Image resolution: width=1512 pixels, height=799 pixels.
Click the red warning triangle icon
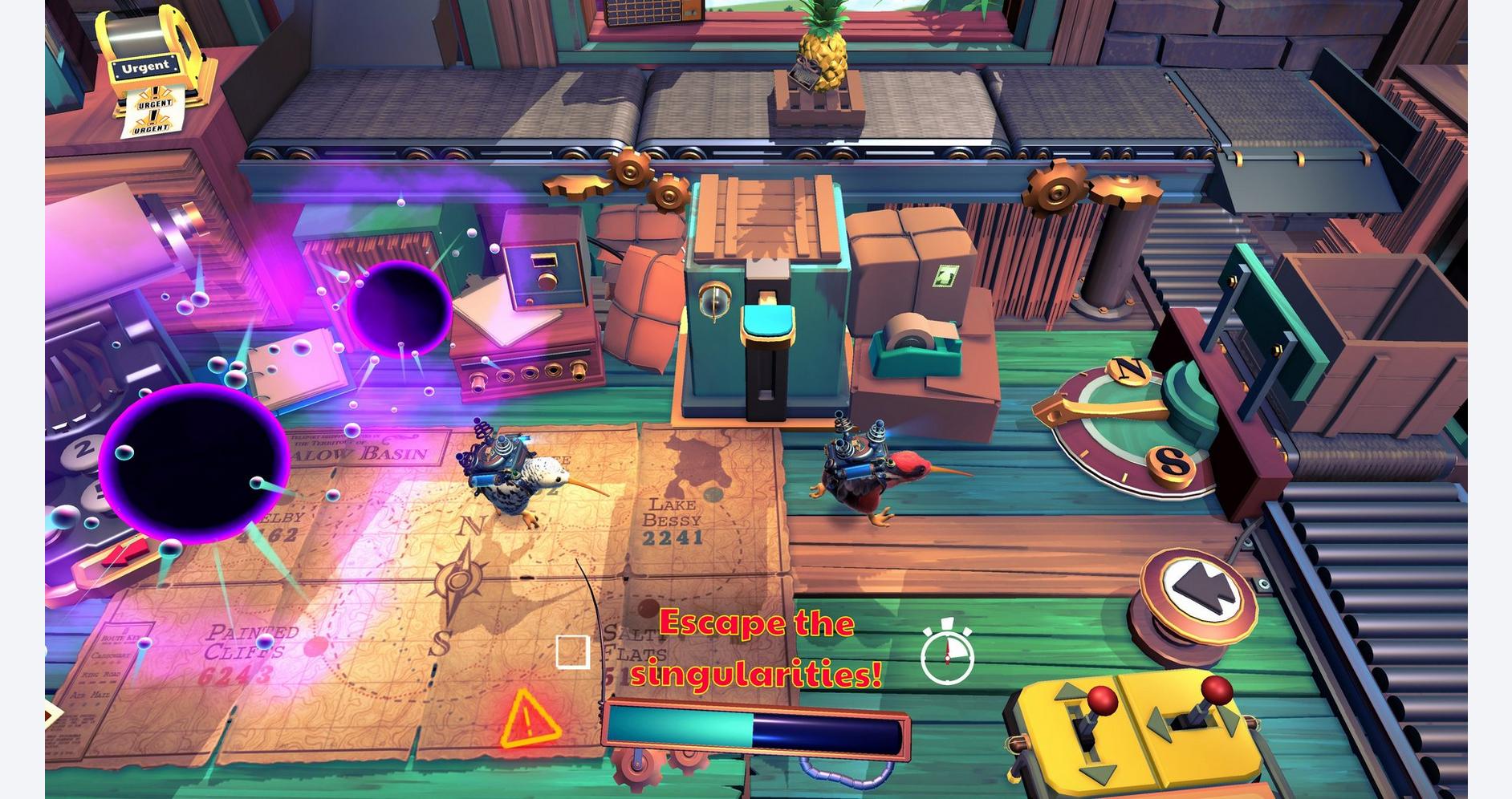point(529,720)
